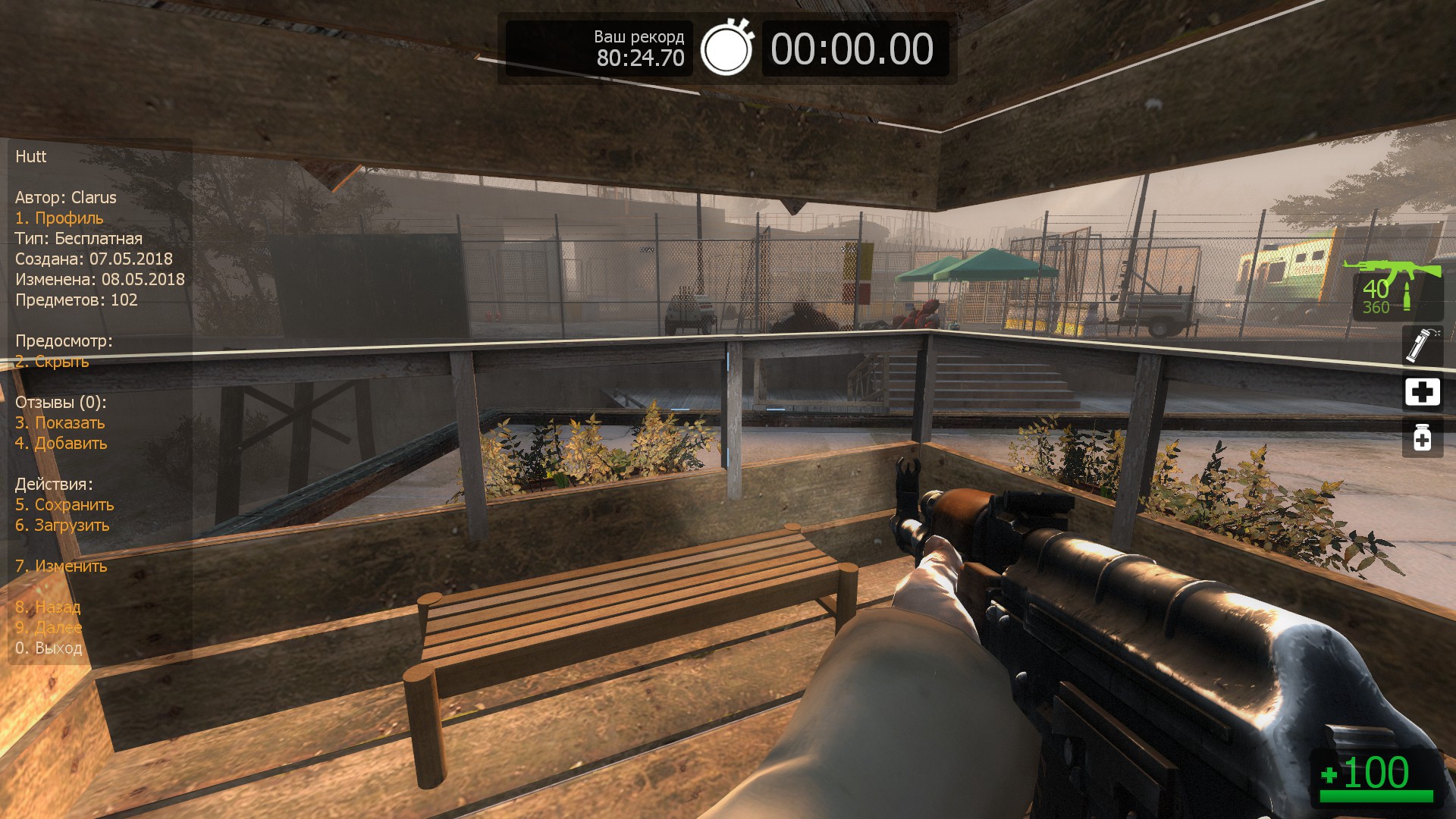Select Загрузить to load the map

62,526
